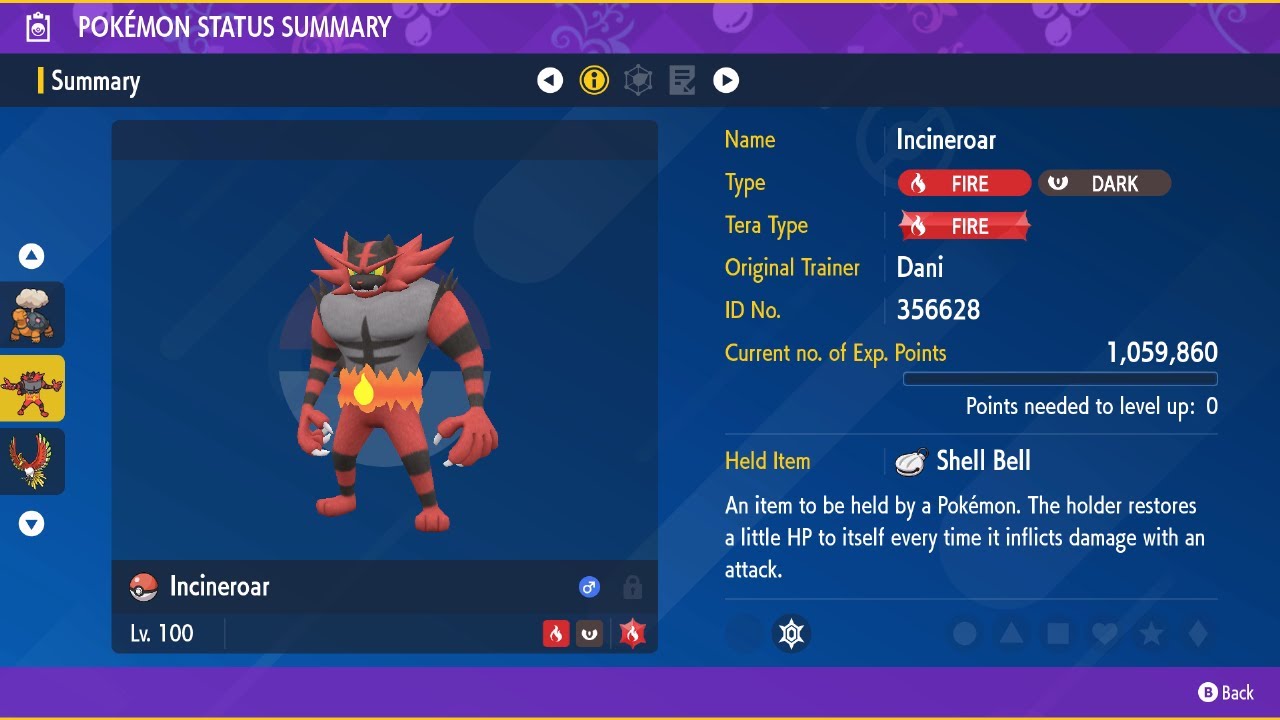The width and height of the screenshot is (1280, 720).
Task: Click the Fire Tera Type badge
Action: pos(963,225)
